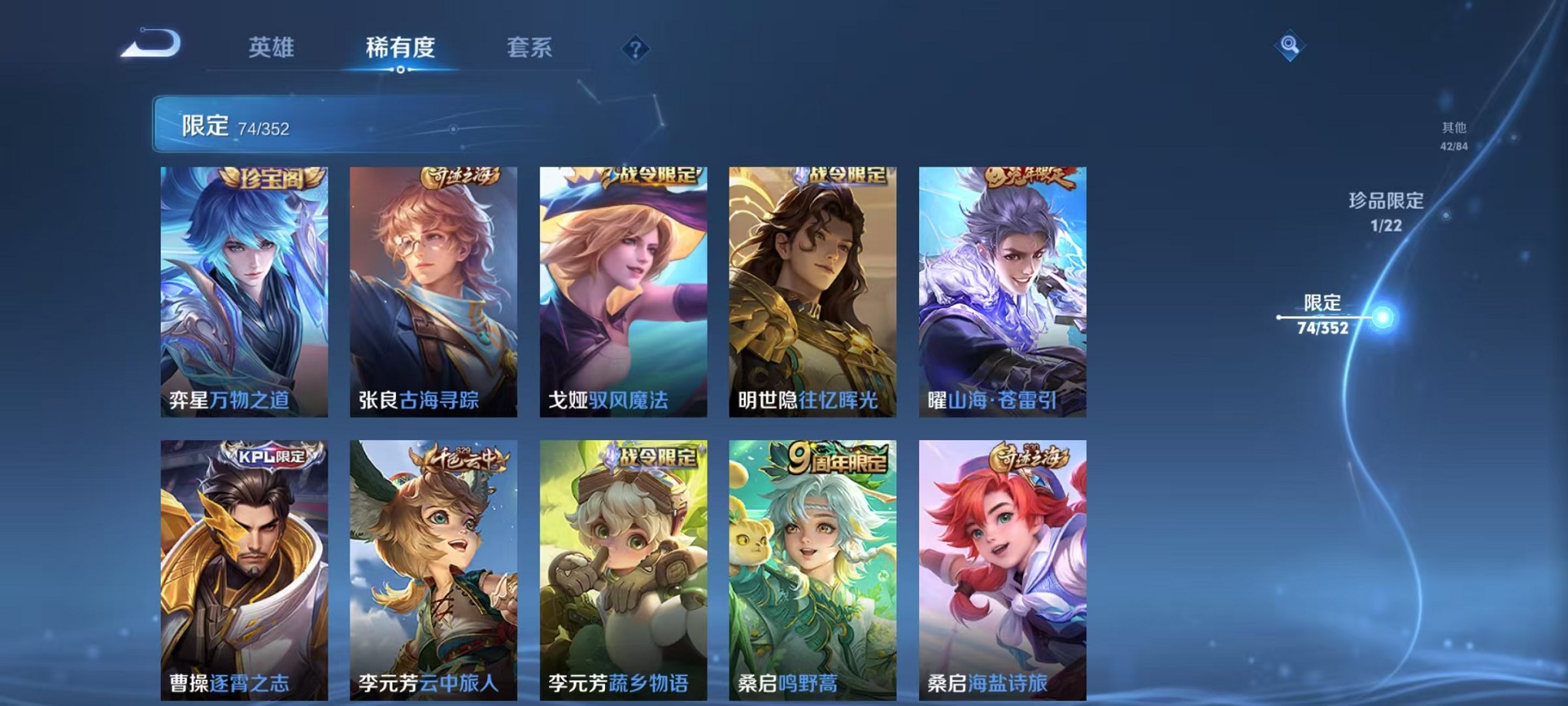Jump to 其他 42/84 section on right navigation
This screenshot has width=1568, height=706.
[x=1454, y=131]
